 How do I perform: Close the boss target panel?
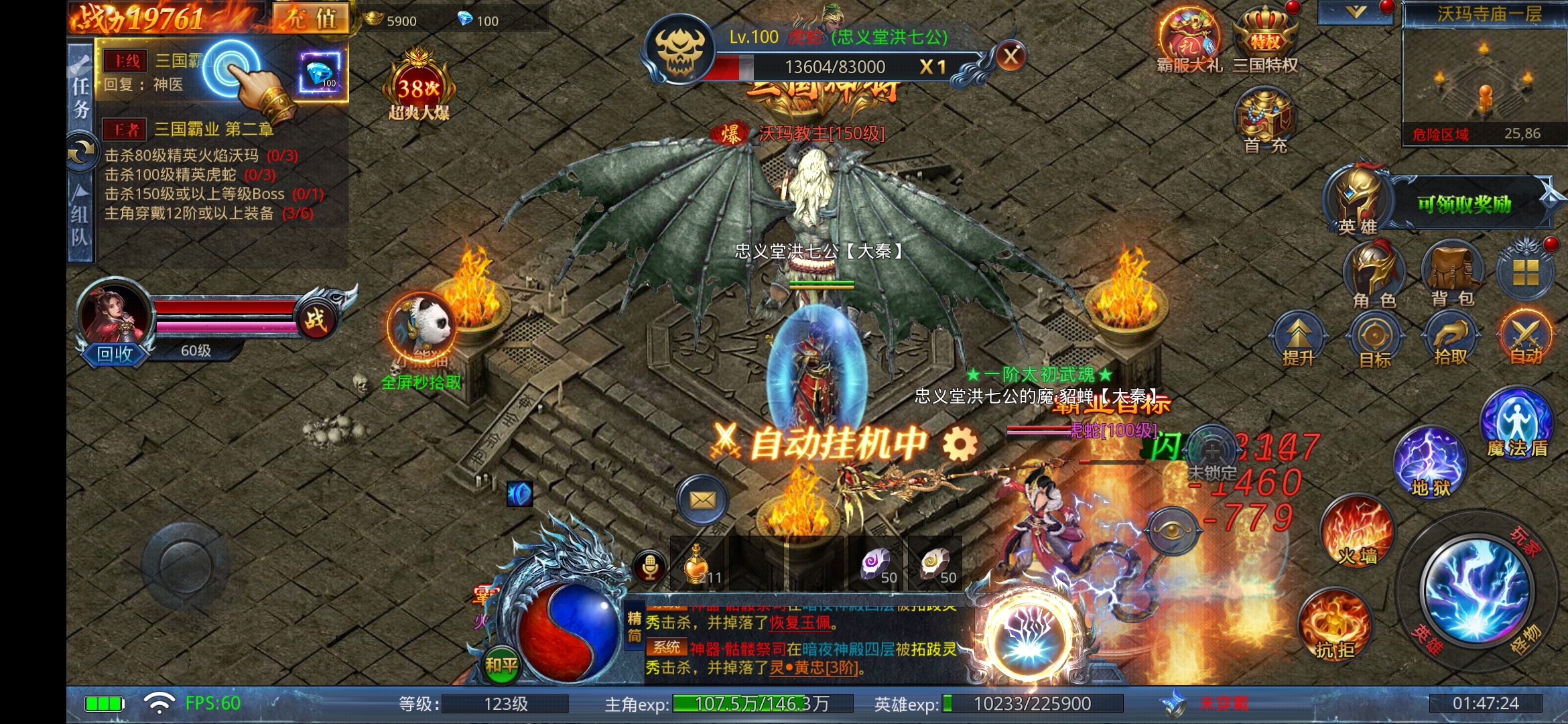click(1010, 57)
